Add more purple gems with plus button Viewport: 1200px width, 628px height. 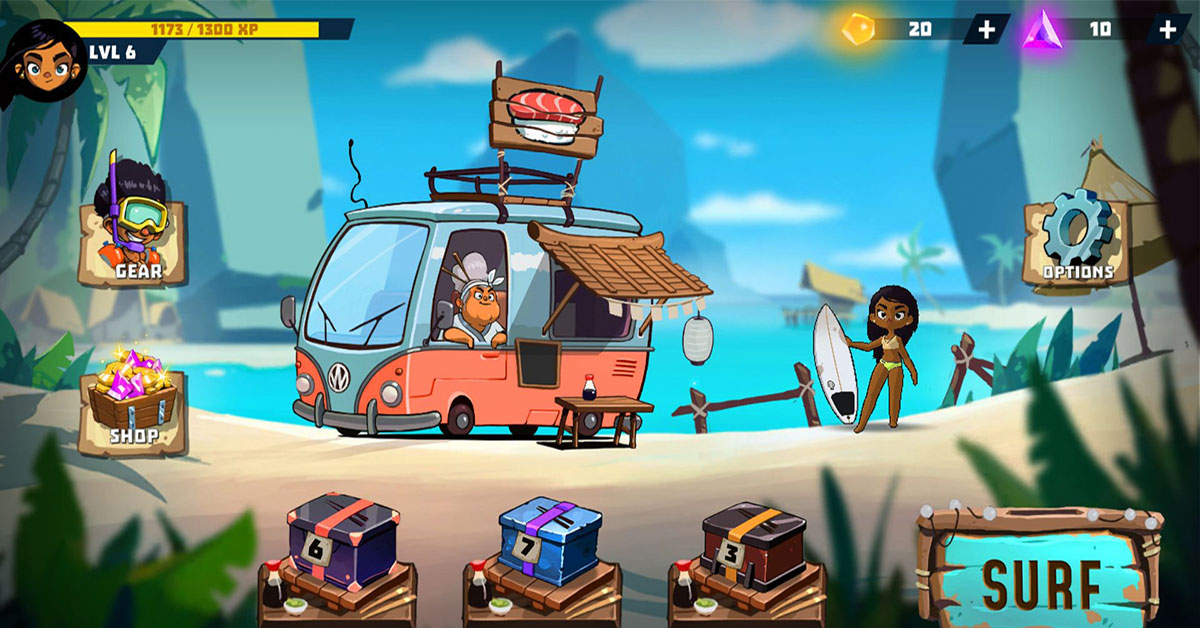click(x=1167, y=29)
